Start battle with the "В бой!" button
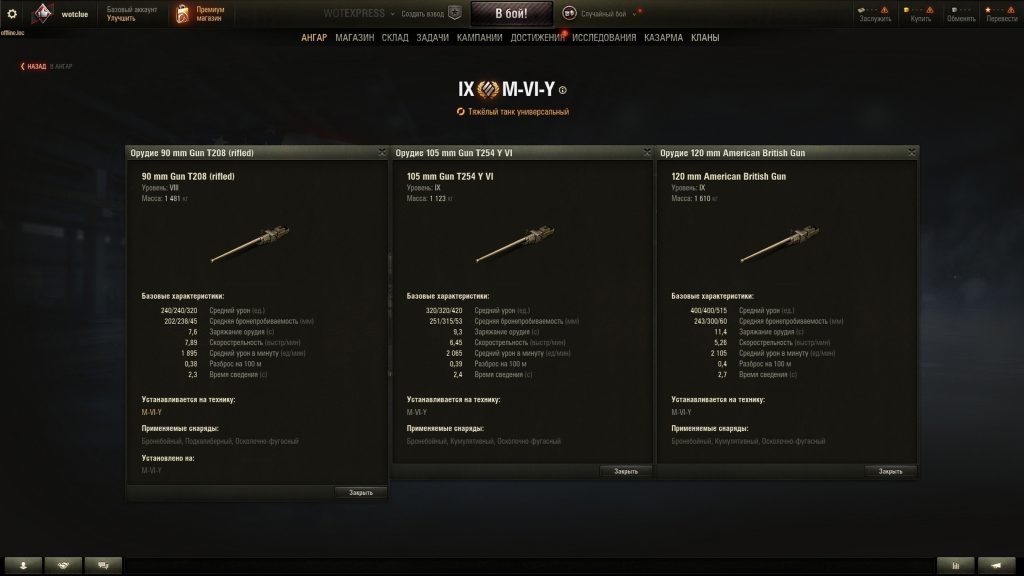The height and width of the screenshot is (576, 1024). pos(511,14)
